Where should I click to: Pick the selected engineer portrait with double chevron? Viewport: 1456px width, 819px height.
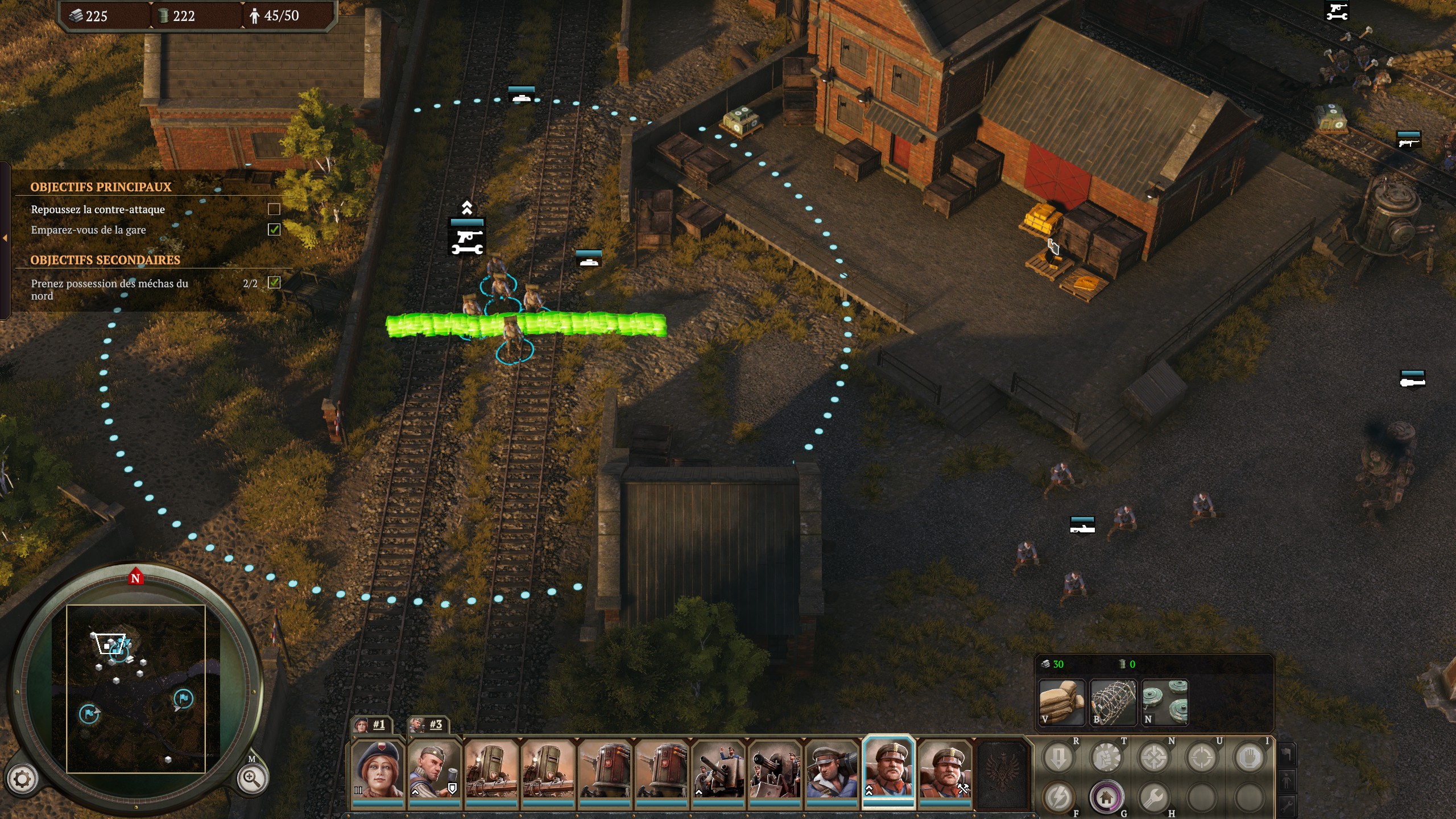pyautogui.click(x=888, y=769)
